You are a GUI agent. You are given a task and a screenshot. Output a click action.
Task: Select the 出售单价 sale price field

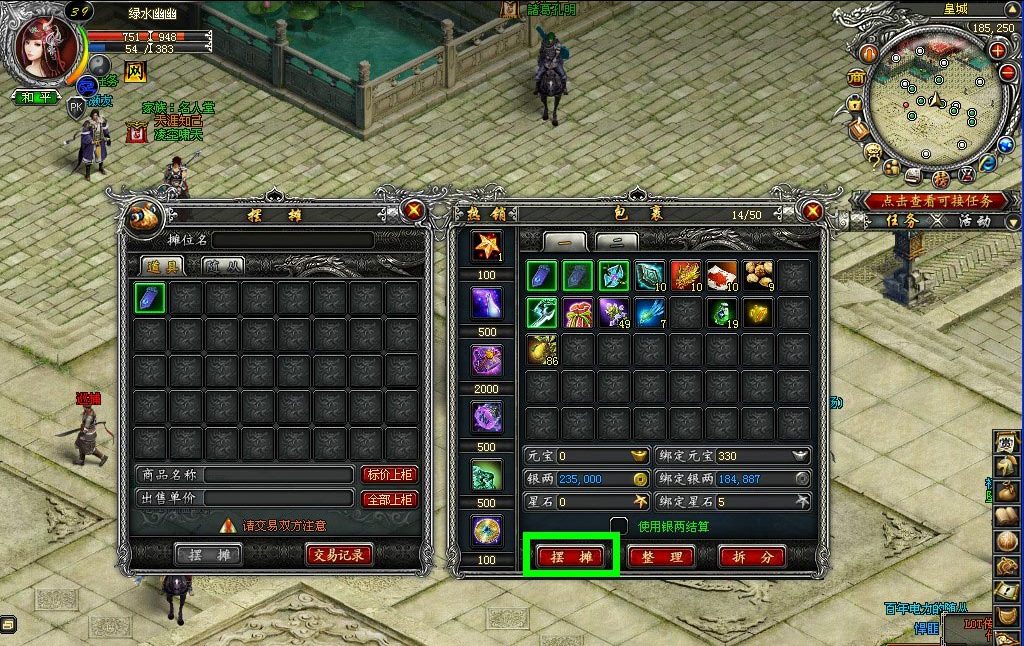(x=279, y=498)
